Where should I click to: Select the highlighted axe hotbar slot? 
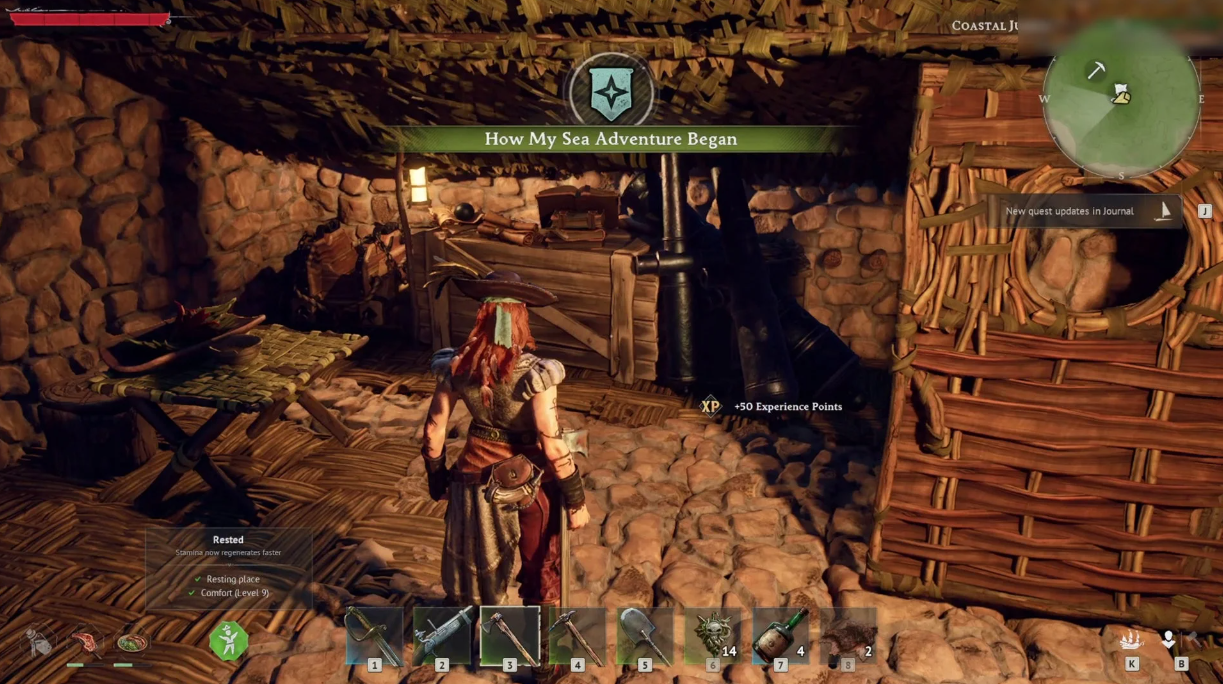[510, 635]
